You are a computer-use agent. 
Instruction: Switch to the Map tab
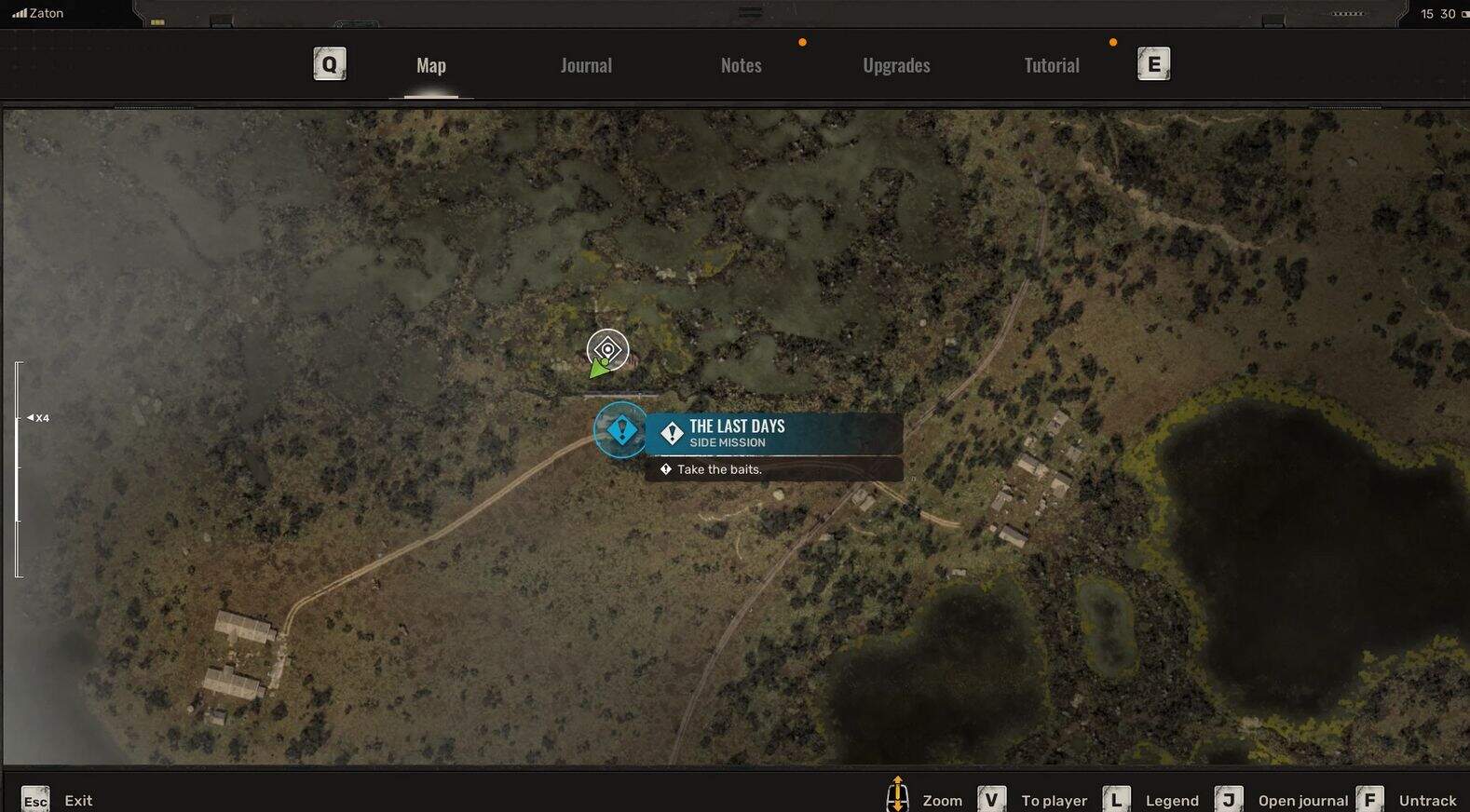(x=430, y=65)
